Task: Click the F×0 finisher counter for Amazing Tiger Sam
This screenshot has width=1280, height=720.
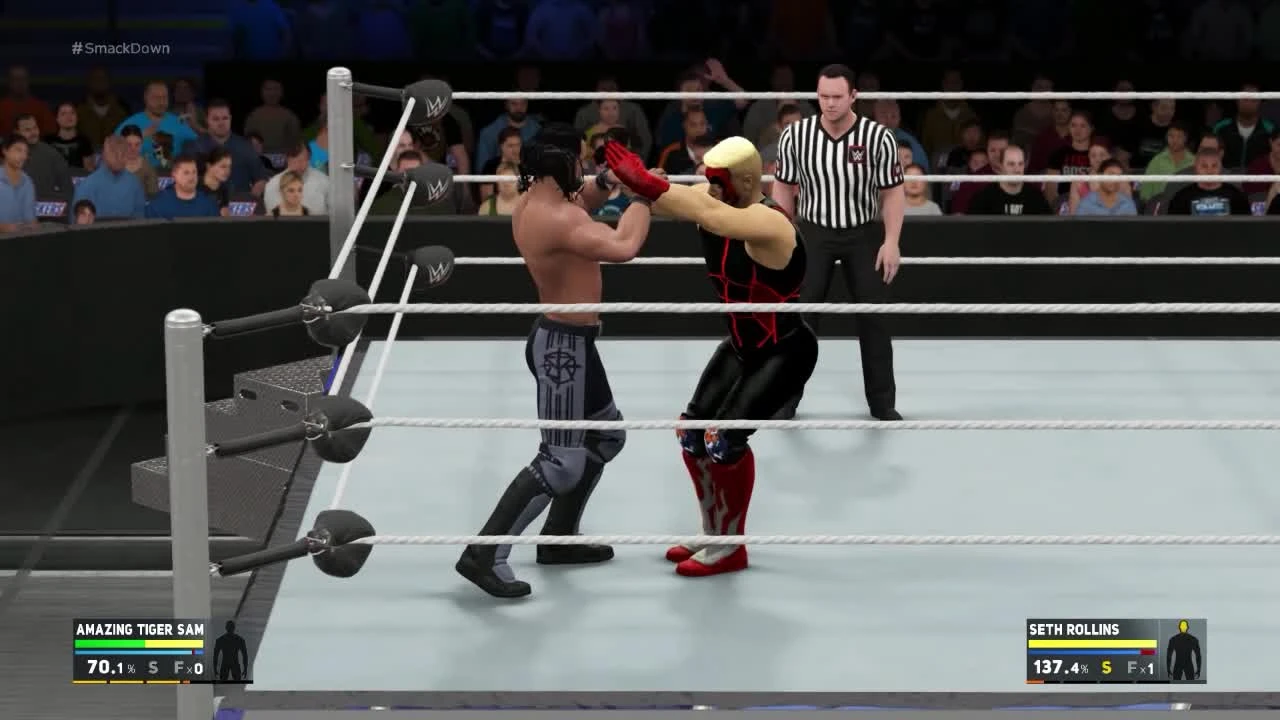Action: 190,667
